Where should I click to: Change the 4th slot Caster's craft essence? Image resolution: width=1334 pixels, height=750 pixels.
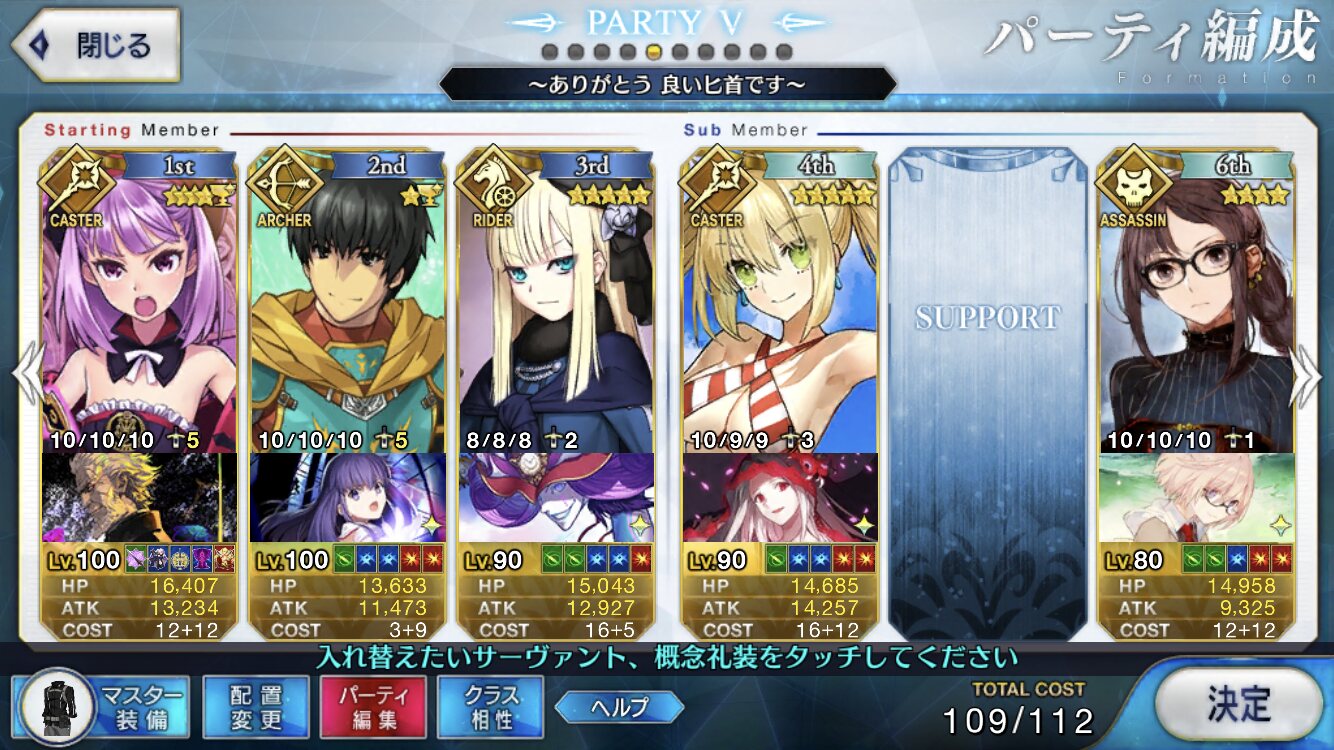click(780, 497)
